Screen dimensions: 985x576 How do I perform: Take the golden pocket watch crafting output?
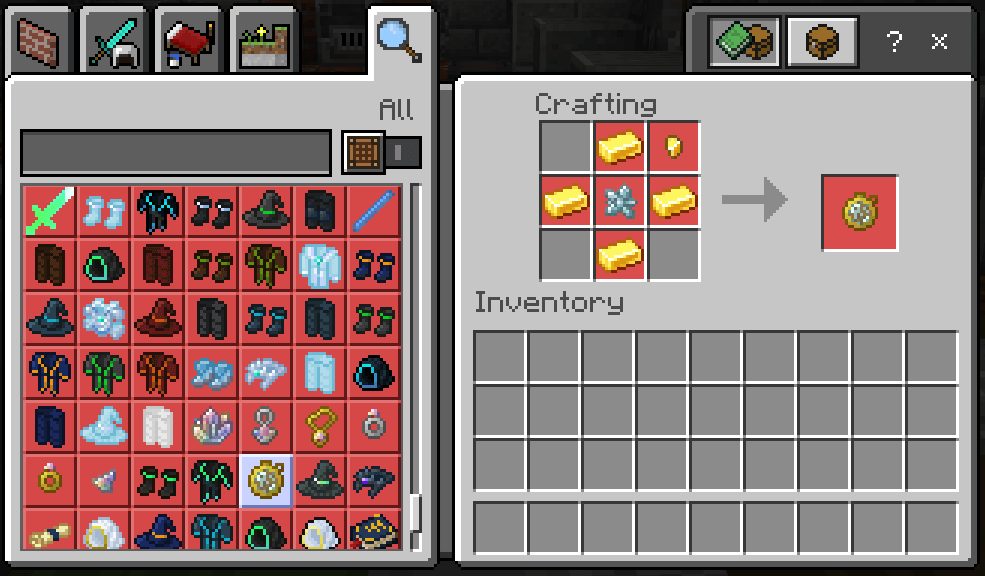859,212
